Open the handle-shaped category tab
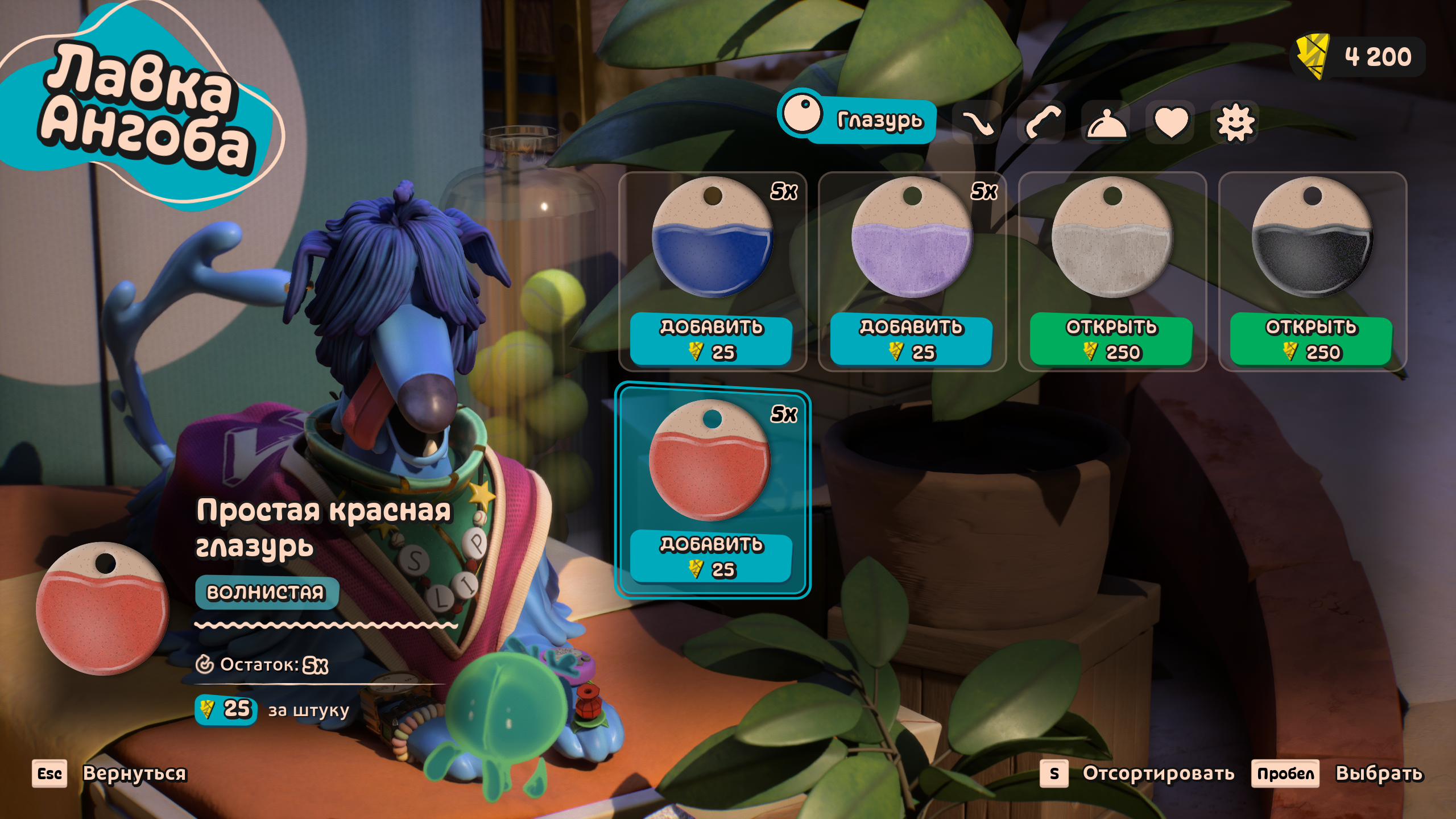This screenshot has width=1456, height=819. click(1041, 122)
